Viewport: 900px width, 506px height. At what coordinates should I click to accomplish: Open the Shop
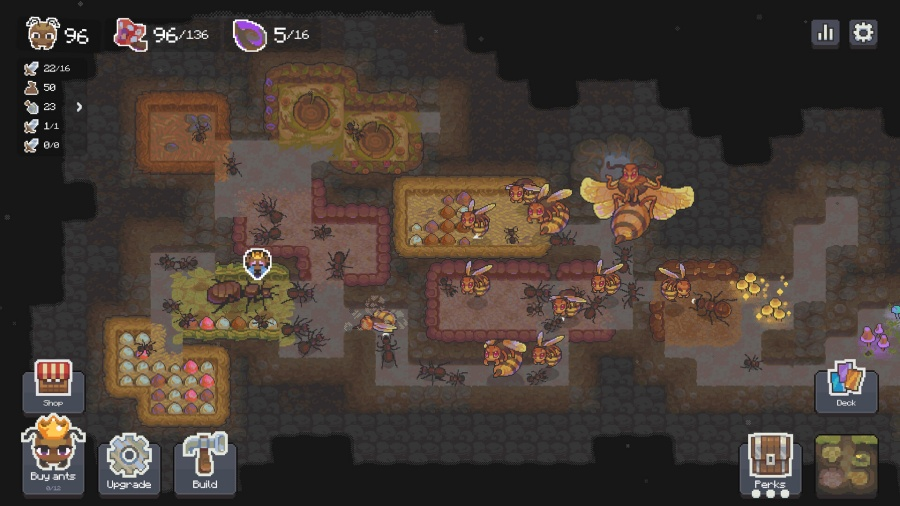53,386
